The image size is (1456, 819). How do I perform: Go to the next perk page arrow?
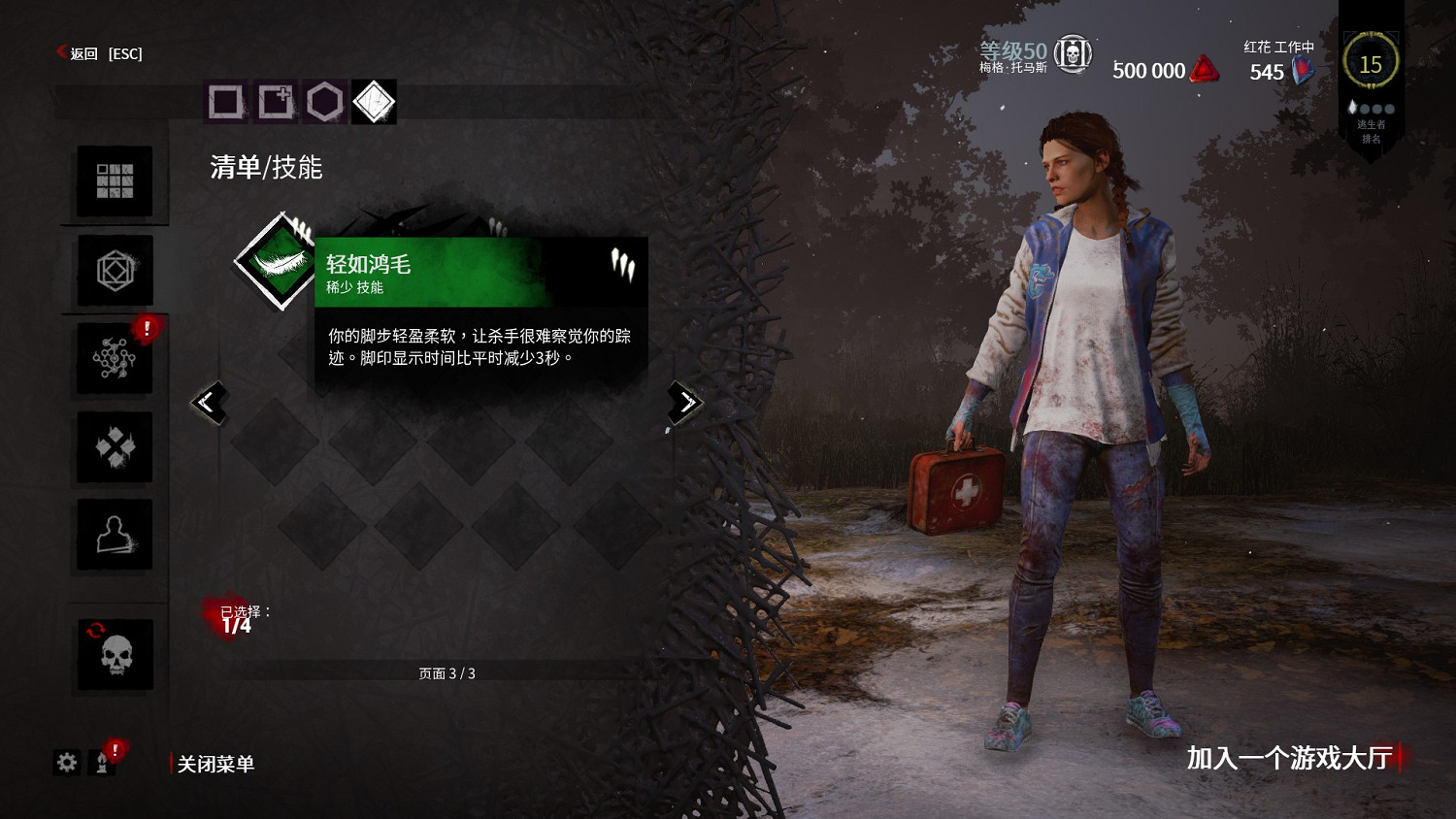point(685,402)
